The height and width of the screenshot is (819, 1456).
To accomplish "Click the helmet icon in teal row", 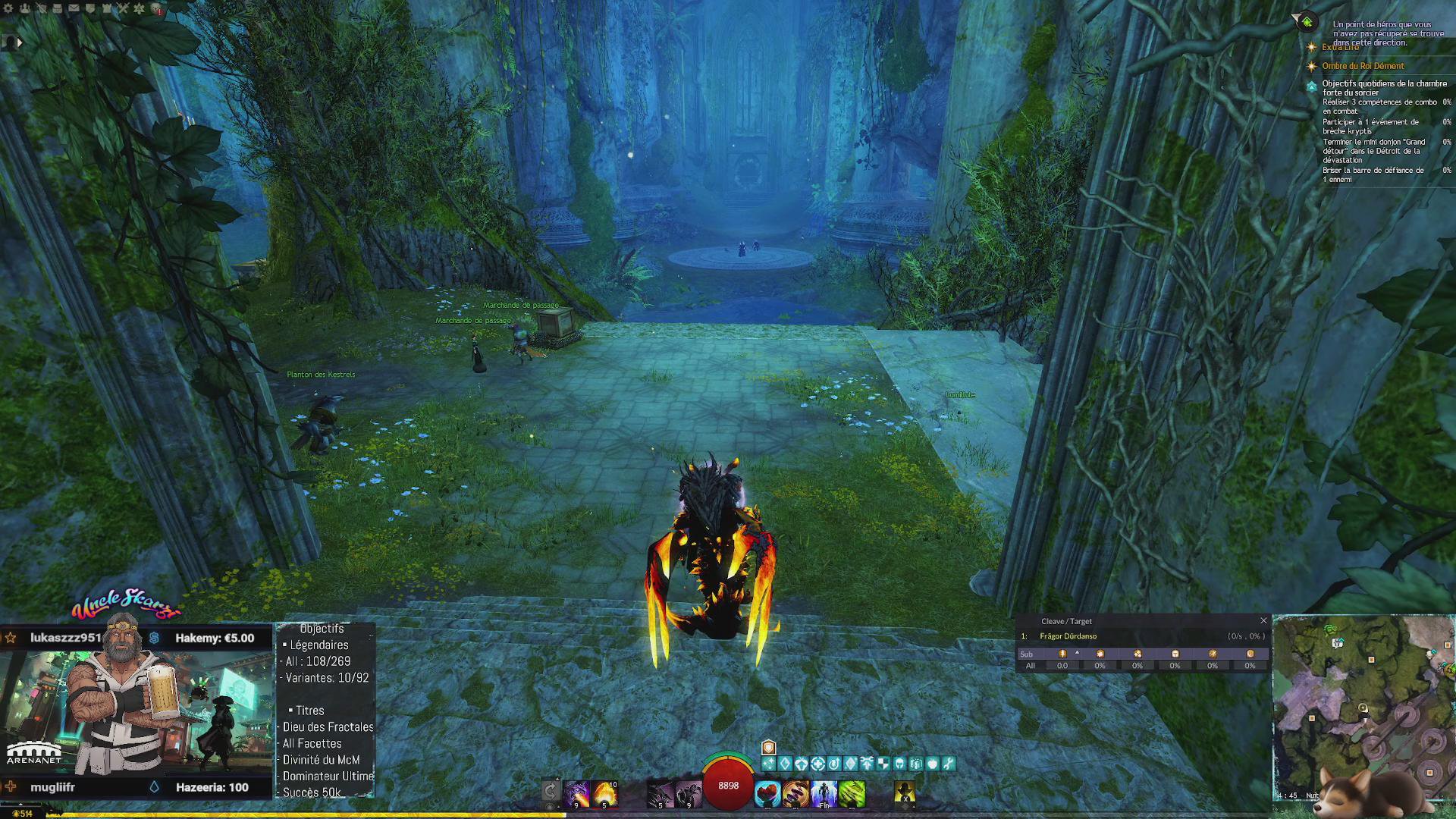I will click(x=899, y=764).
